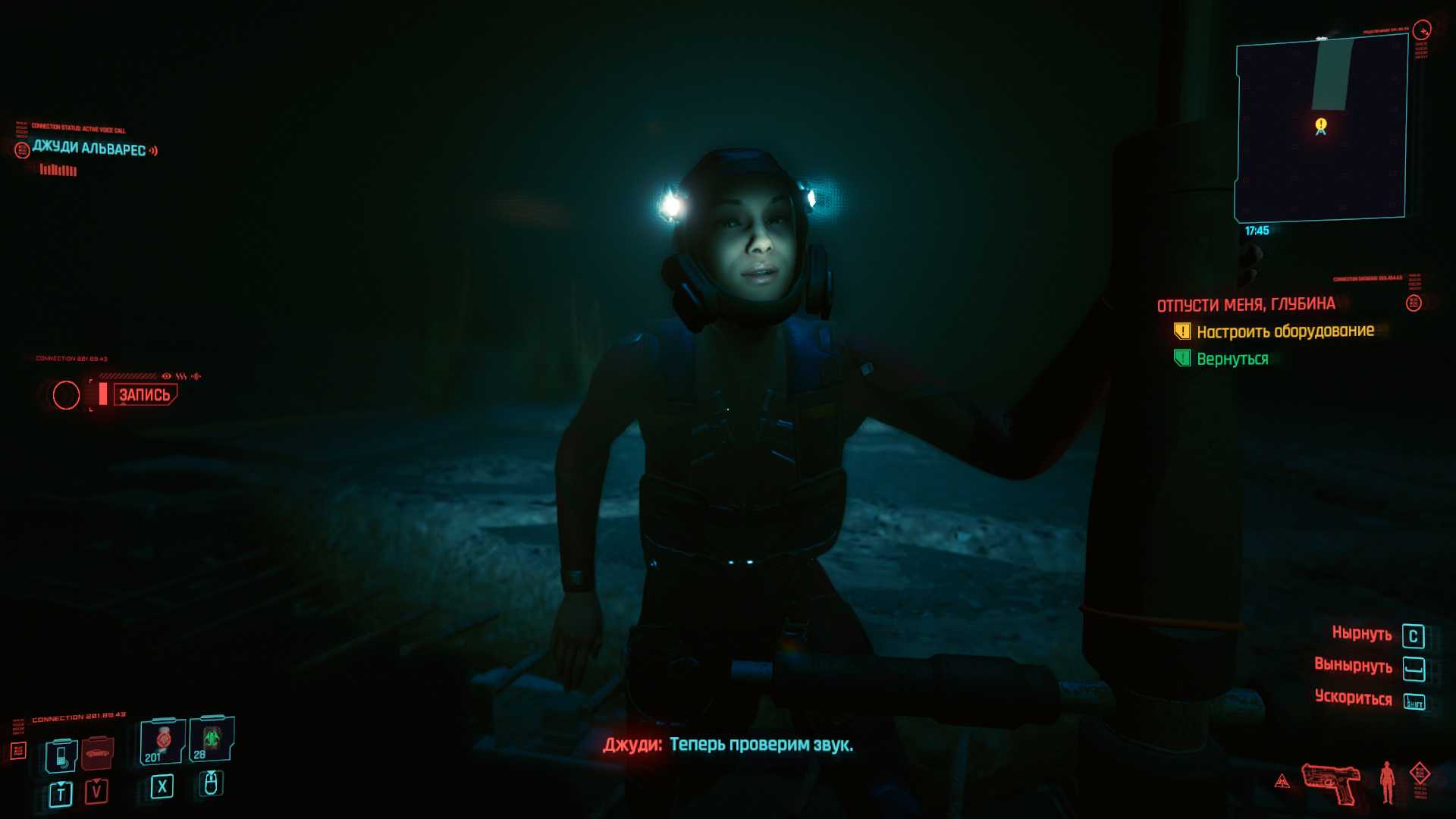The width and height of the screenshot is (1456, 819).
Task: Select the optional objective Вернуться
Action: [1232, 359]
